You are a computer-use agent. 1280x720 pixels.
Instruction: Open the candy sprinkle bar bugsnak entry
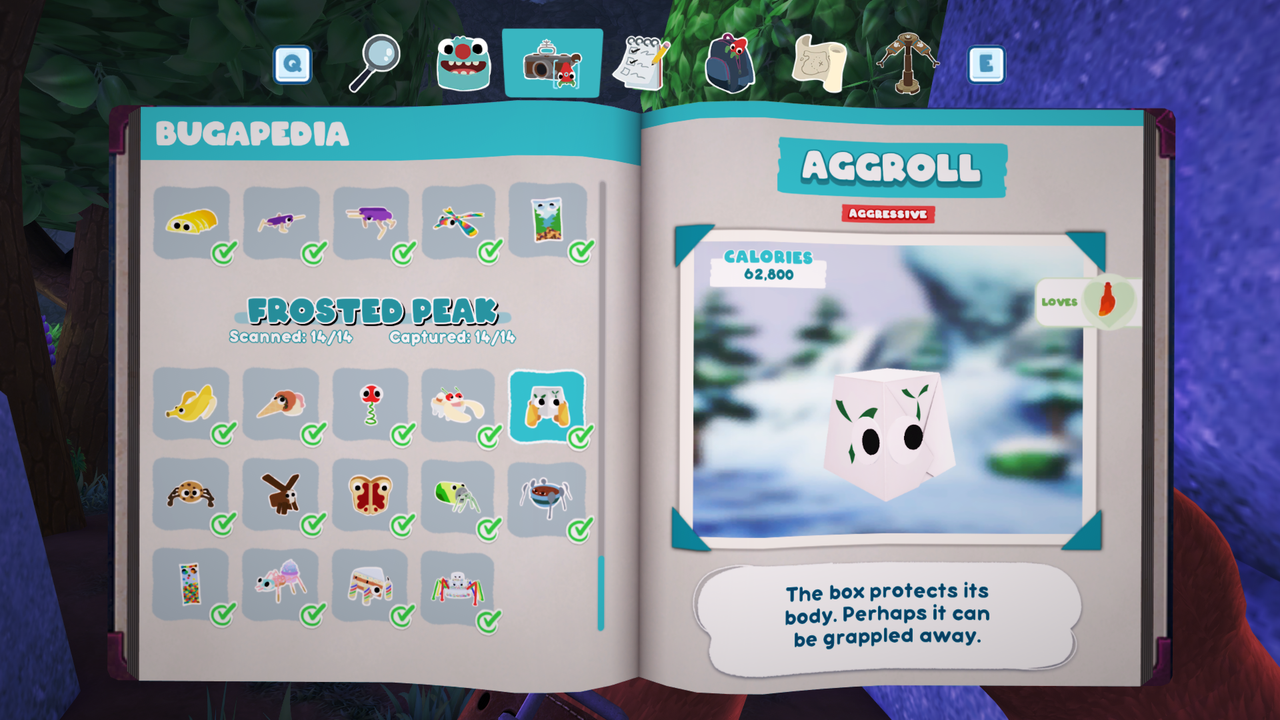pyautogui.click(x=192, y=584)
